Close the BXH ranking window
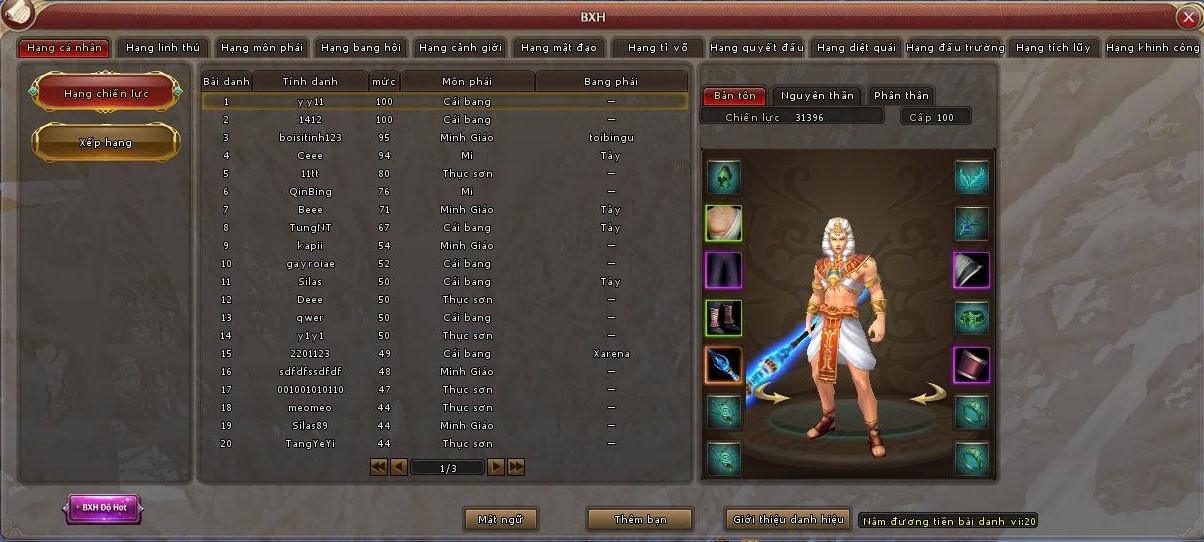 coord(1187,17)
